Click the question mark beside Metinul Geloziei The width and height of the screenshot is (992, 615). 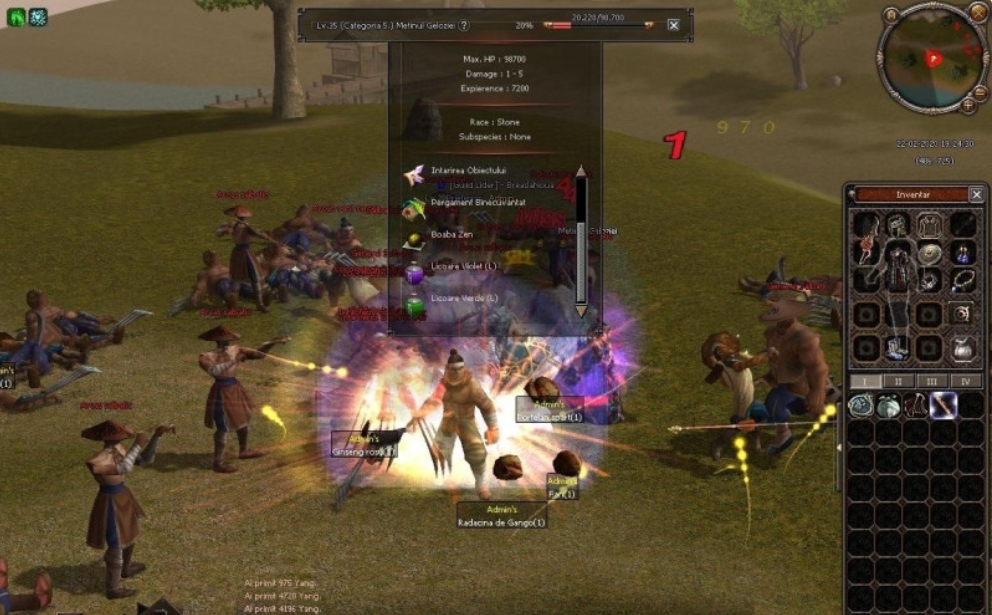(x=464, y=25)
